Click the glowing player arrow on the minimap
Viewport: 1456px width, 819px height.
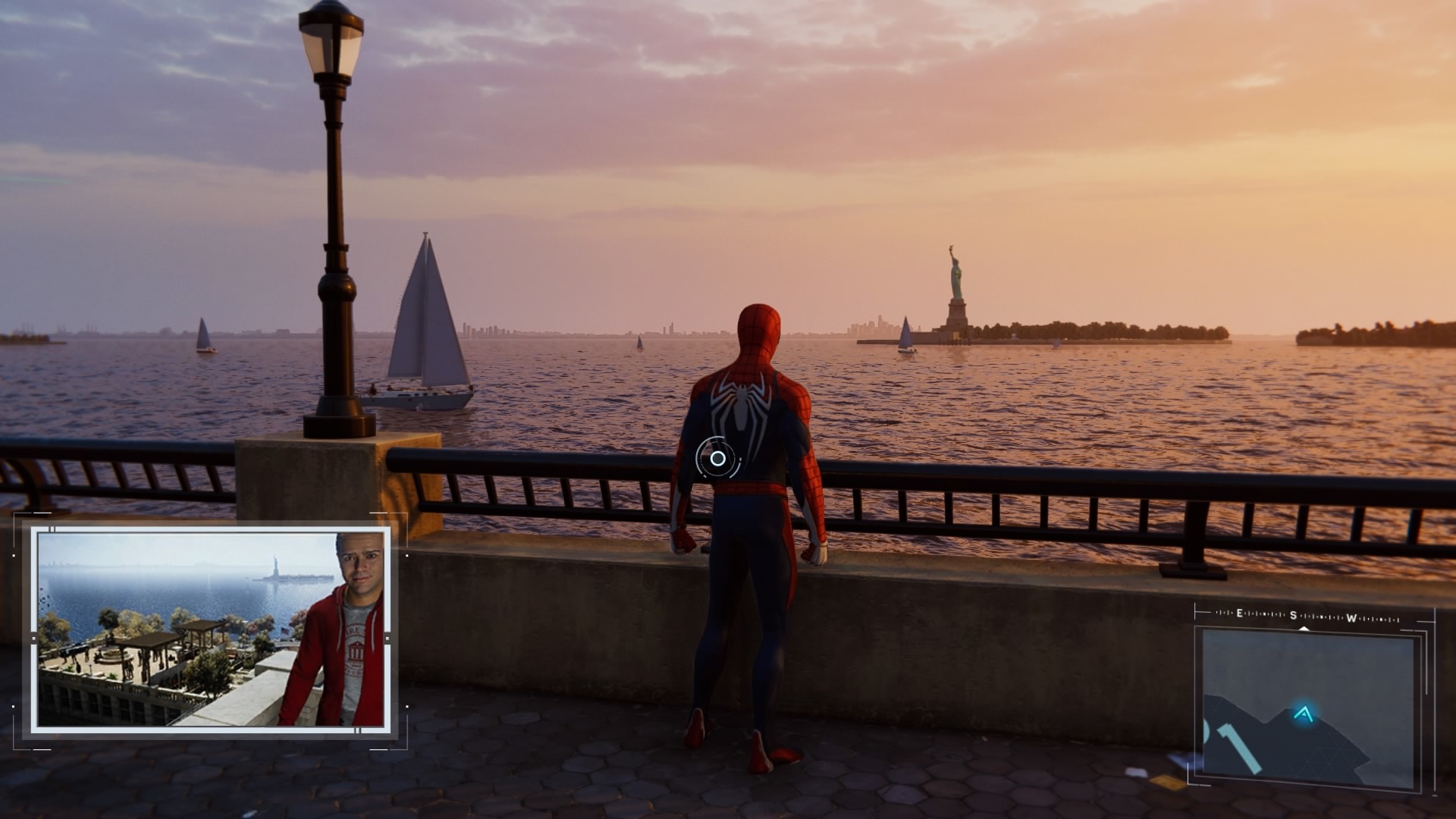pos(1304,714)
